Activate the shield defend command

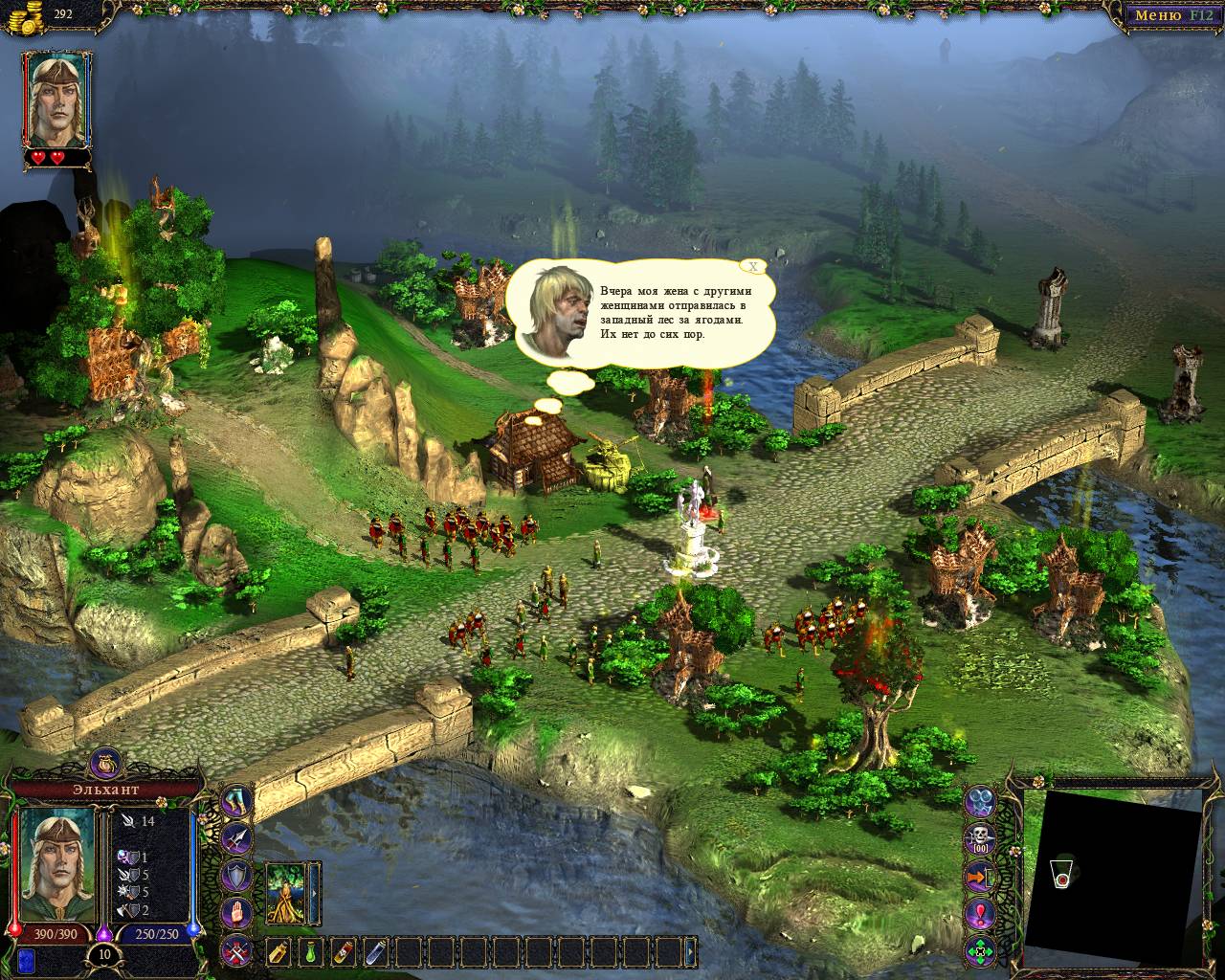(237, 875)
